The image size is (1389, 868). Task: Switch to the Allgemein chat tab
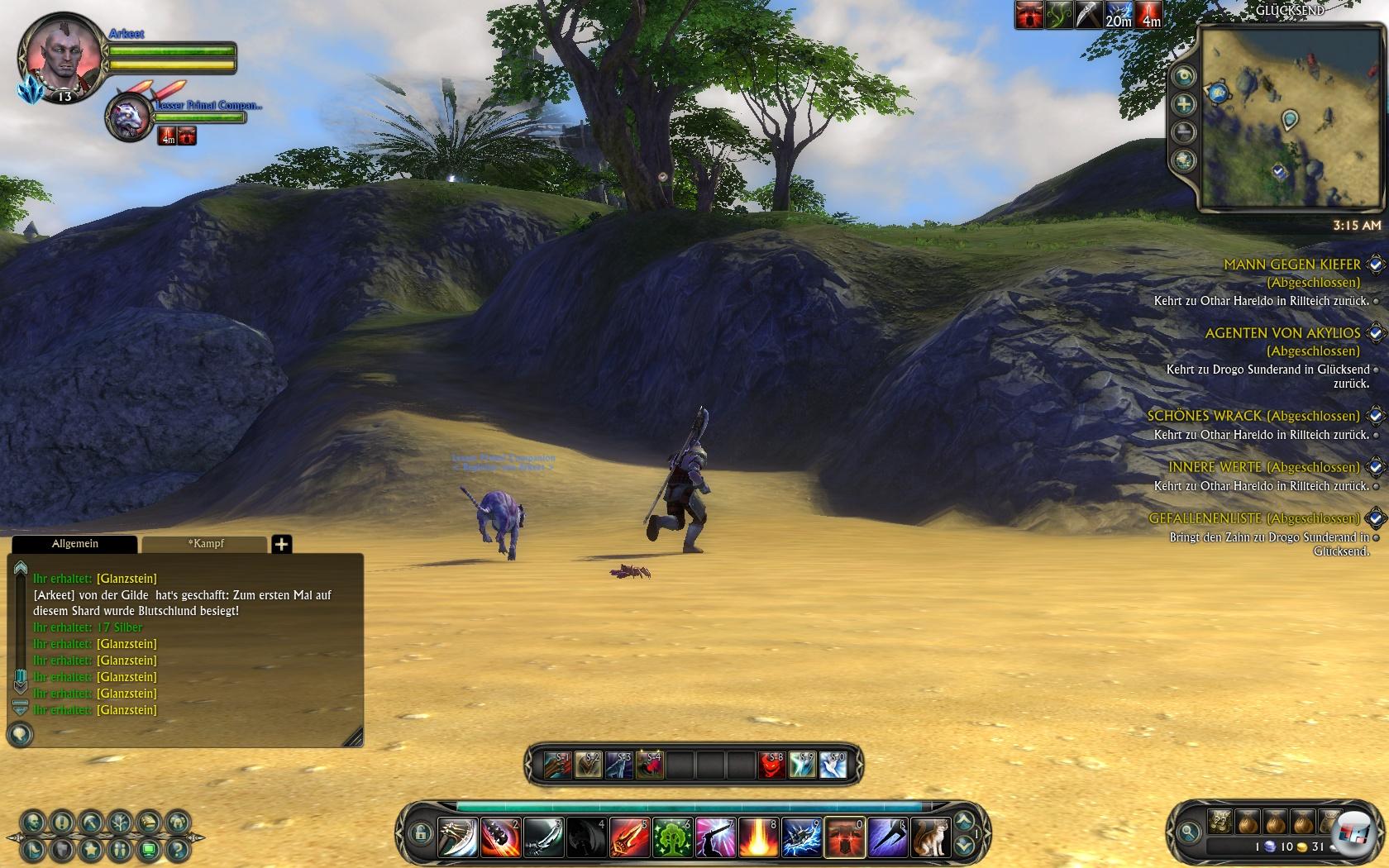pyautogui.click(x=74, y=544)
